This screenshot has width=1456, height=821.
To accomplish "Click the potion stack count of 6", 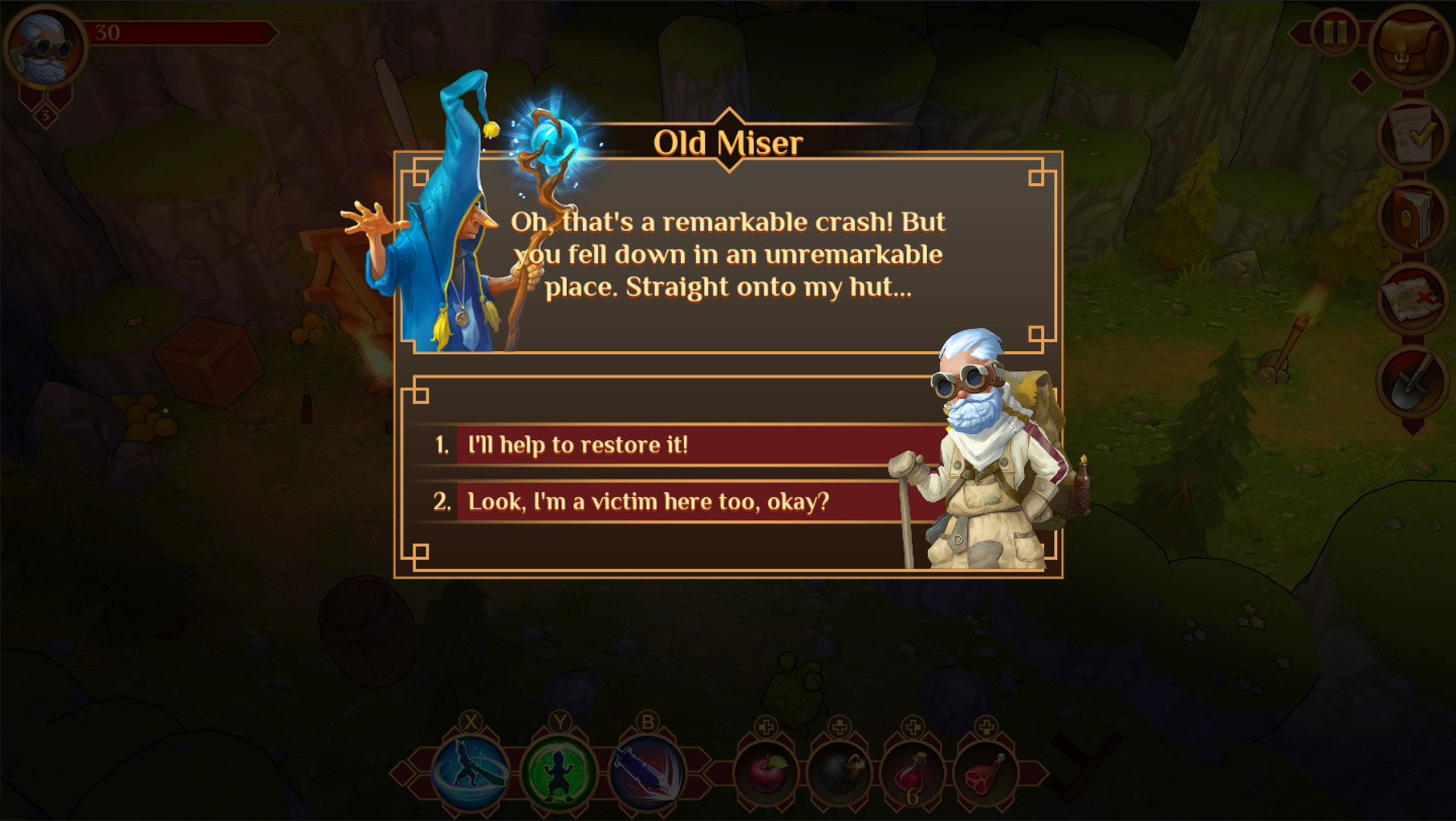I will [x=914, y=797].
